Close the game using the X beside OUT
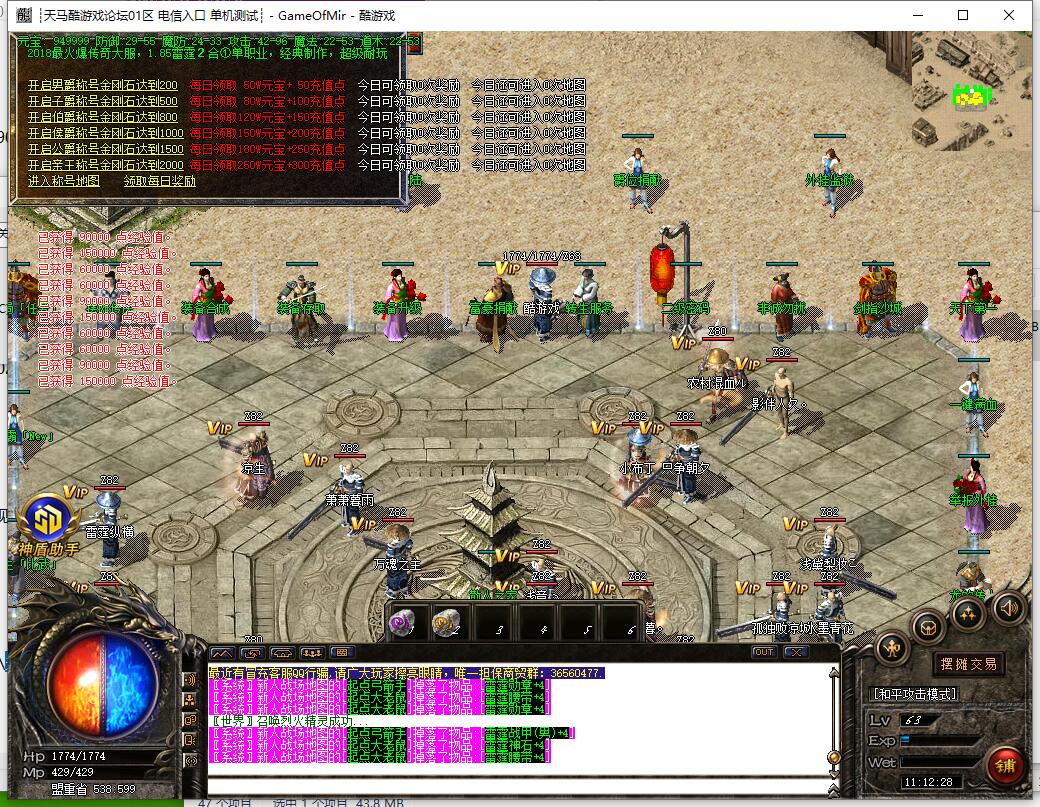The width and height of the screenshot is (1040, 807). [x=795, y=652]
